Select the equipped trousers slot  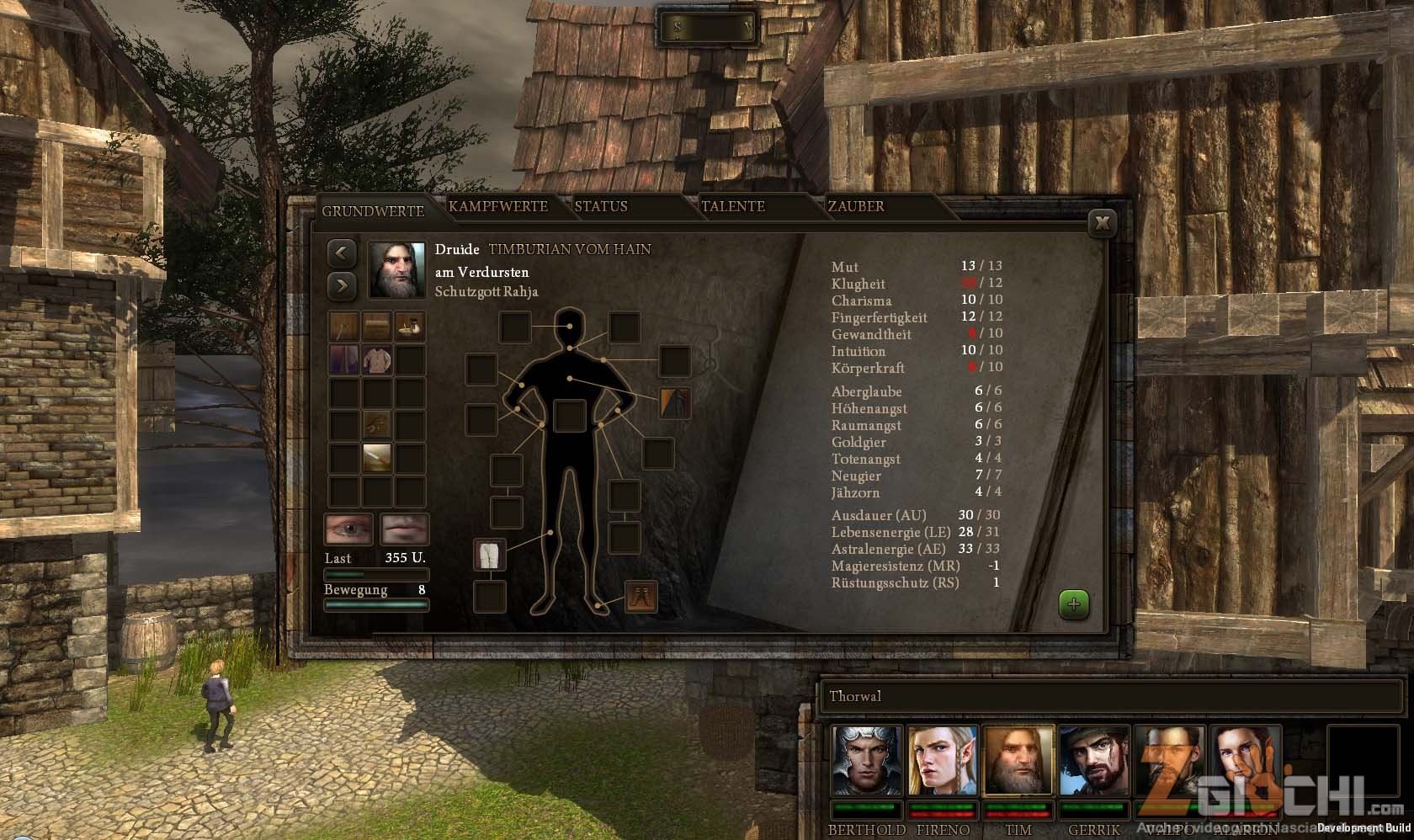tap(490, 556)
